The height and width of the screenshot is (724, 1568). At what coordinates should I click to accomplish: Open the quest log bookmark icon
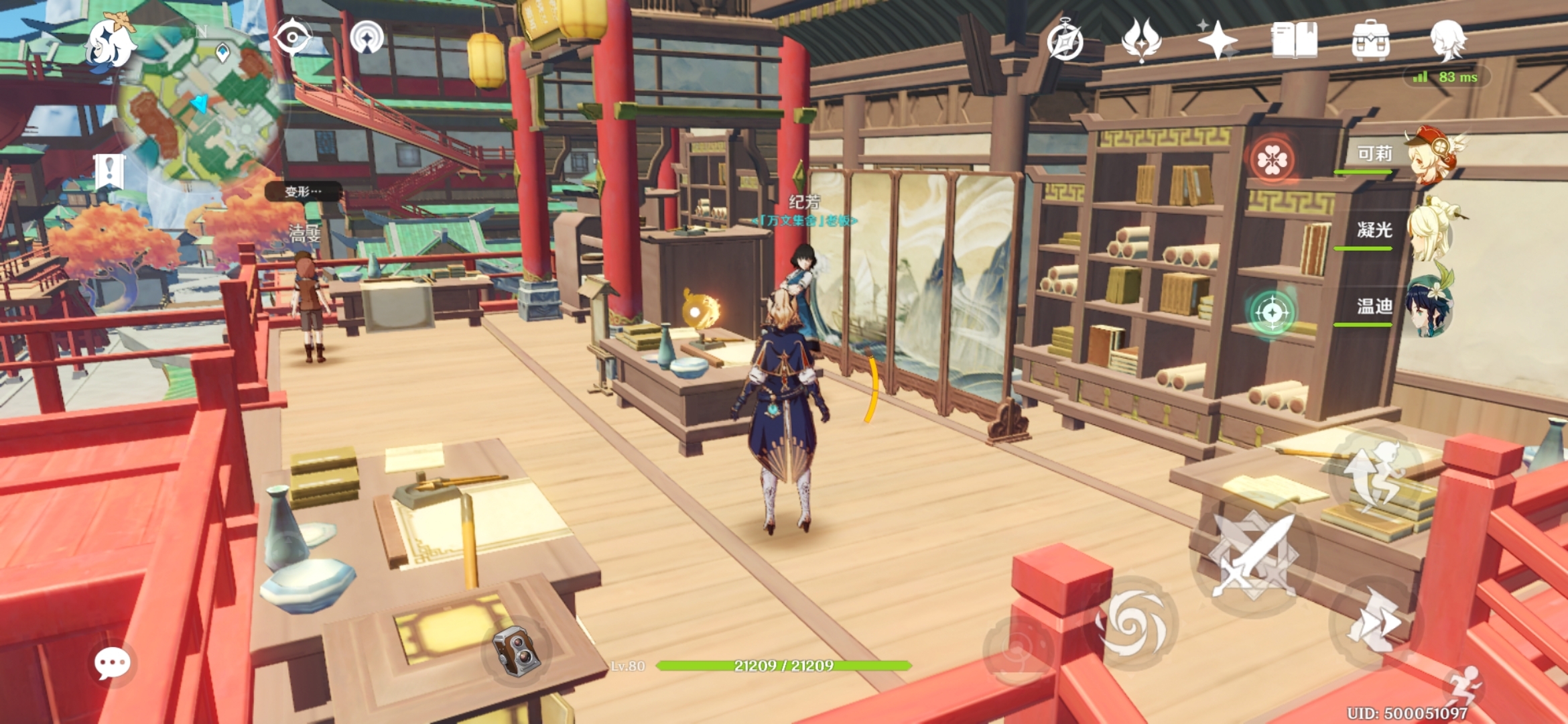109,171
